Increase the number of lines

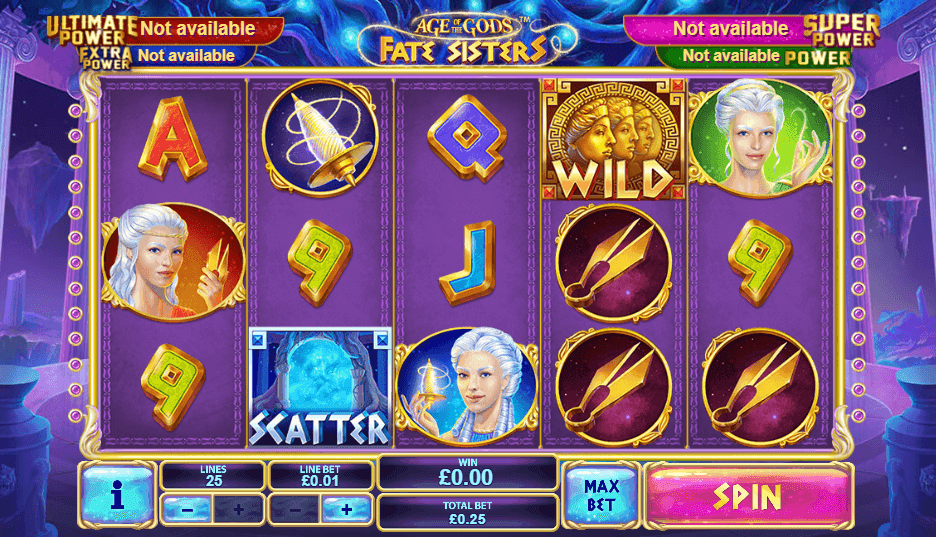pyautogui.click(x=238, y=509)
